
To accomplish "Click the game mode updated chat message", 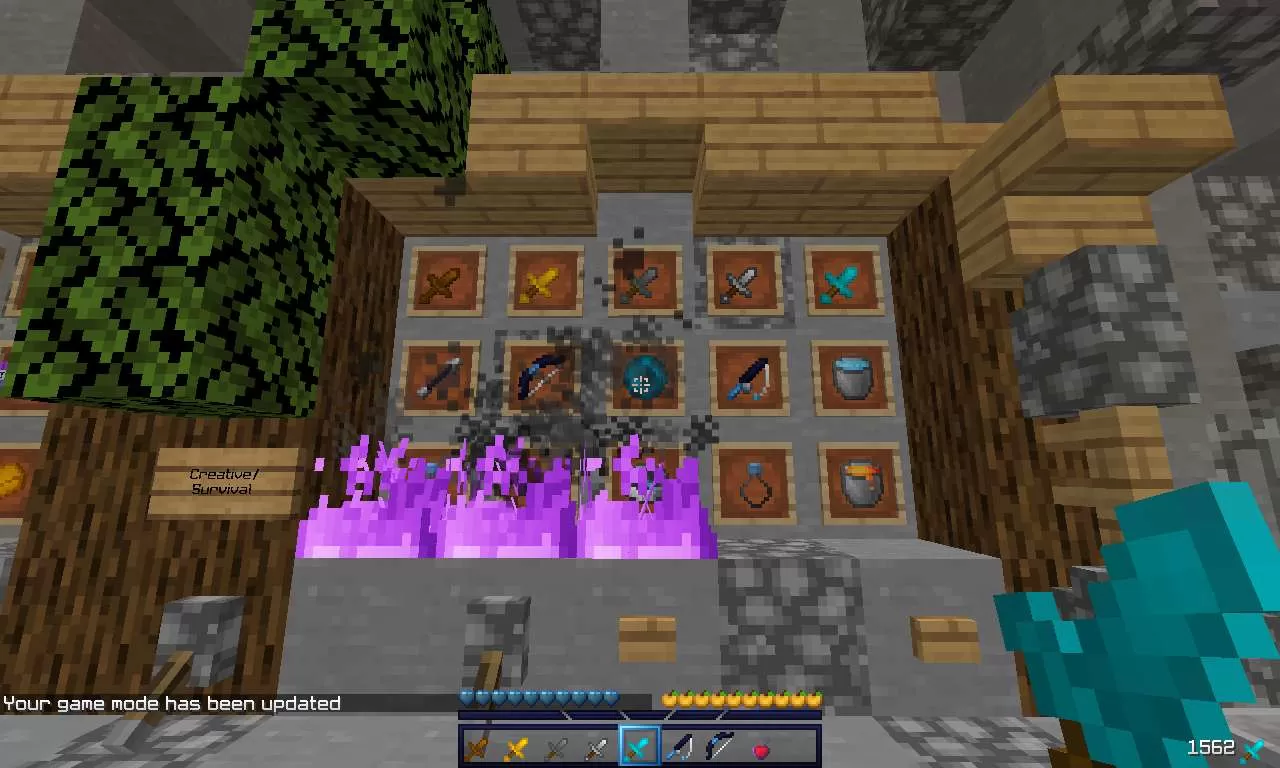I will pos(170,703).
